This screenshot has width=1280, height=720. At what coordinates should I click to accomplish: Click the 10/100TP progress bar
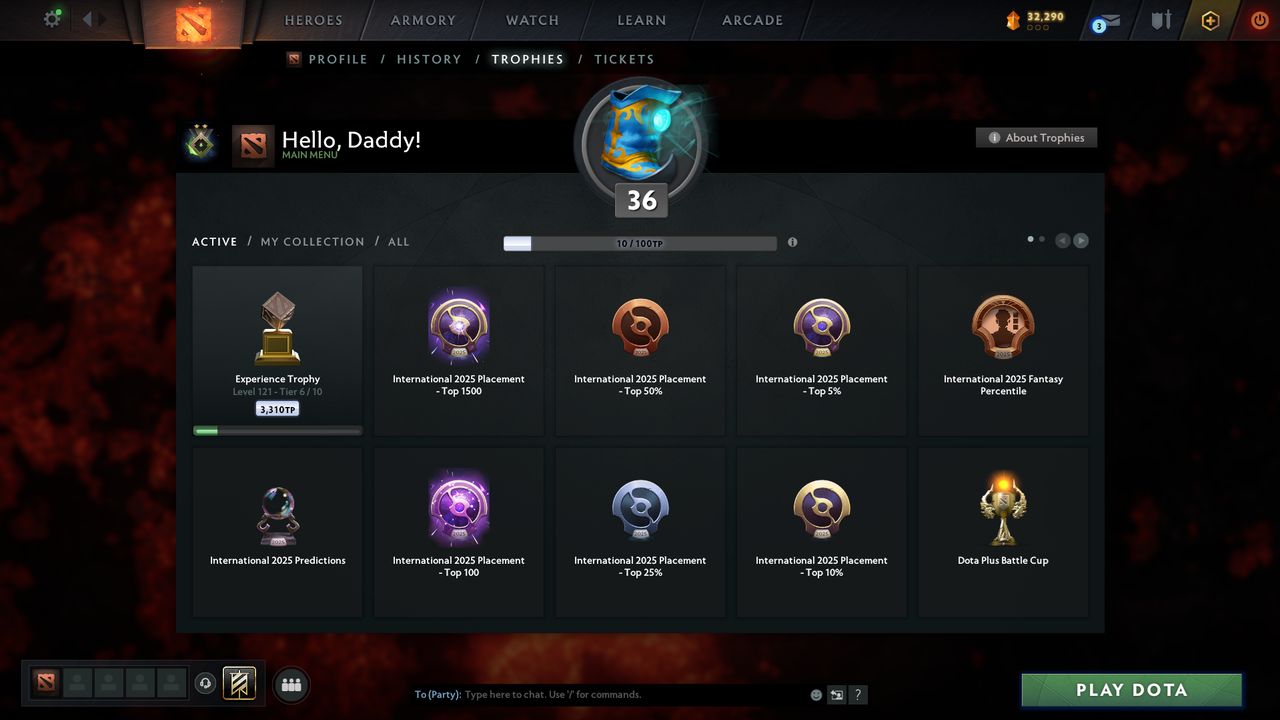(640, 243)
